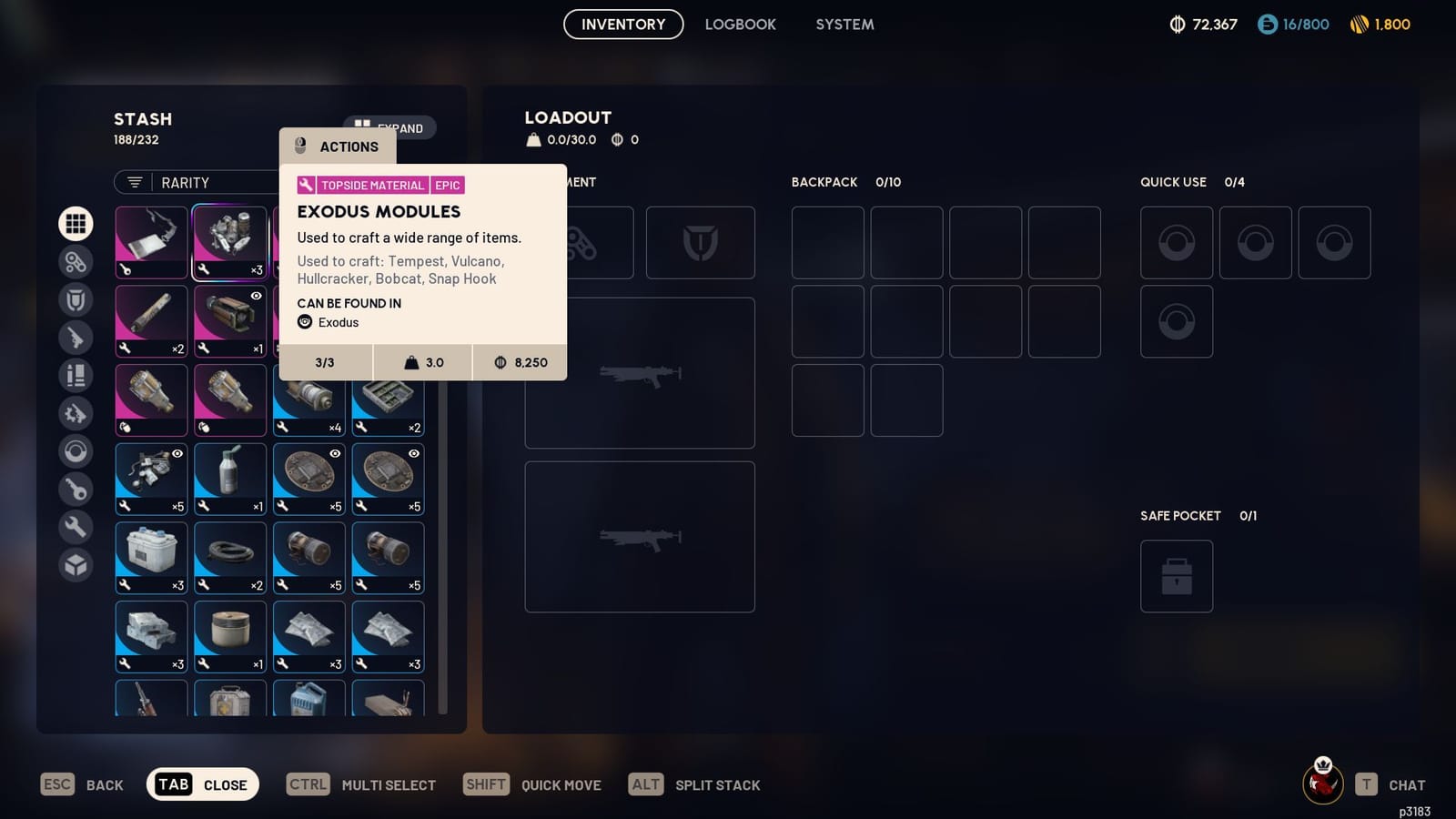Switch to the LOGBOOK tab
This screenshot has width=1456, height=819.
tap(740, 25)
